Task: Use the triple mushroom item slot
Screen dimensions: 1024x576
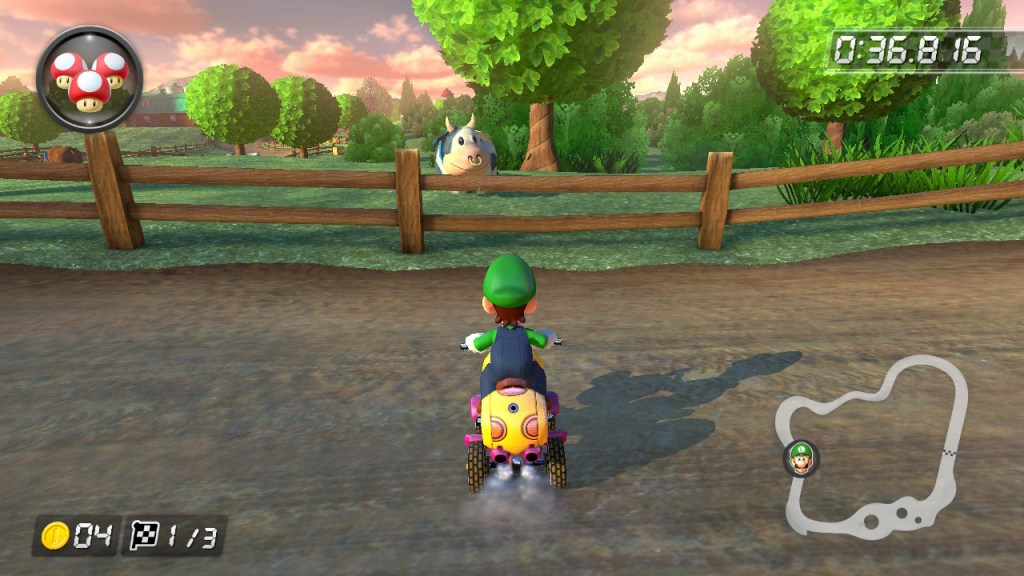Action: [x=89, y=77]
